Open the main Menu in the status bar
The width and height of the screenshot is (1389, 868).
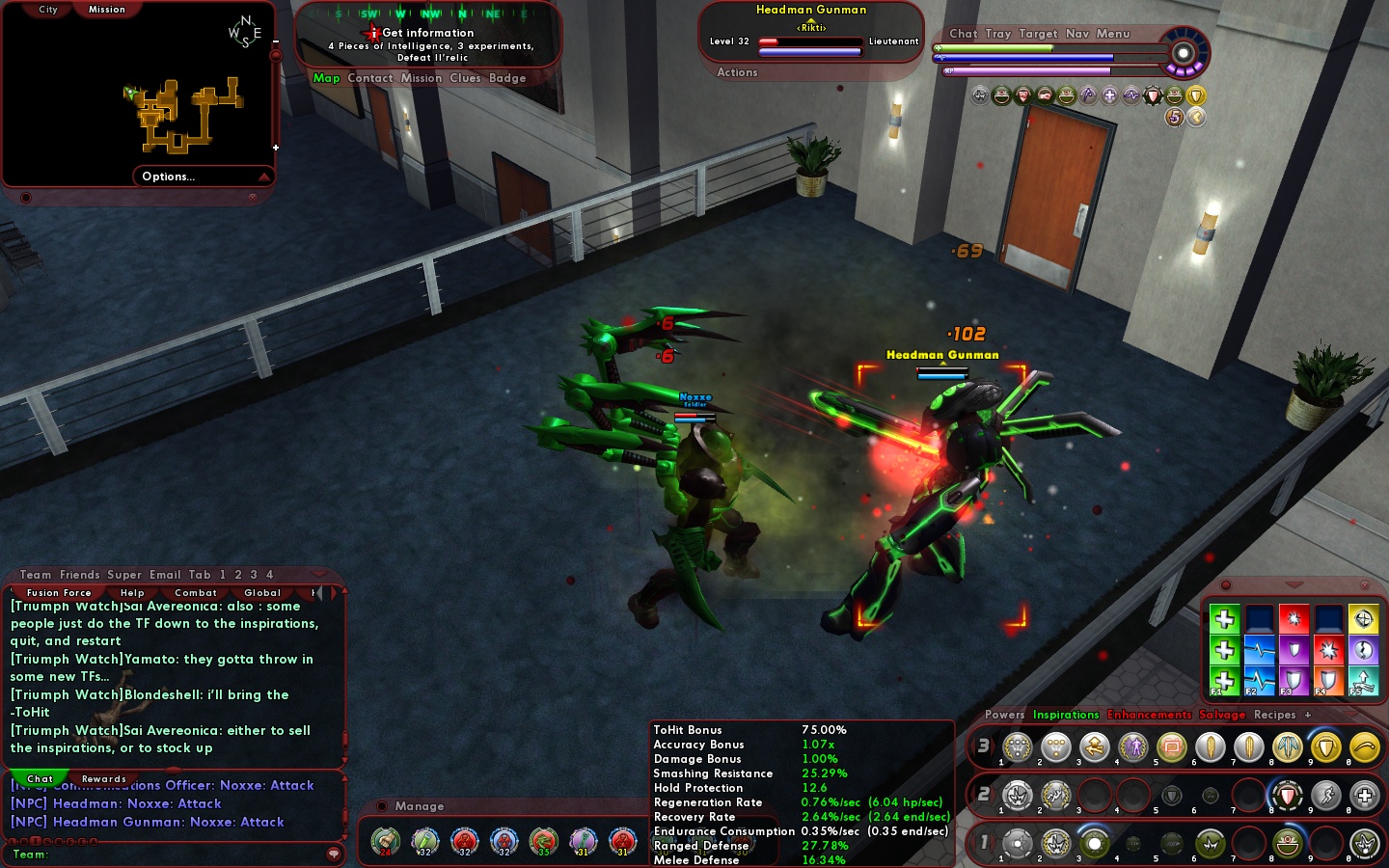pyautogui.click(x=1112, y=34)
